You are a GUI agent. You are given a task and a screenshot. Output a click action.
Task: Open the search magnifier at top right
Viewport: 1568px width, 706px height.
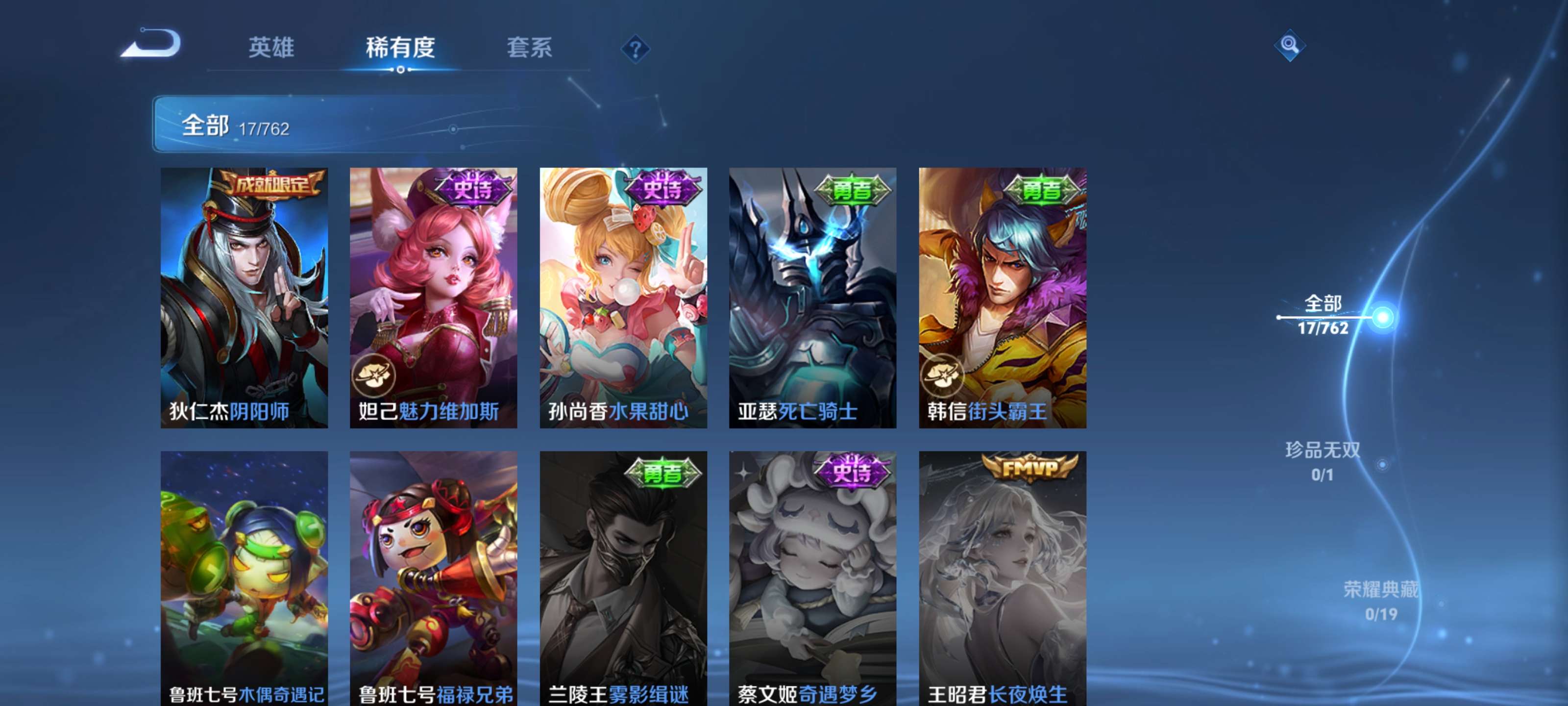click(x=1290, y=46)
